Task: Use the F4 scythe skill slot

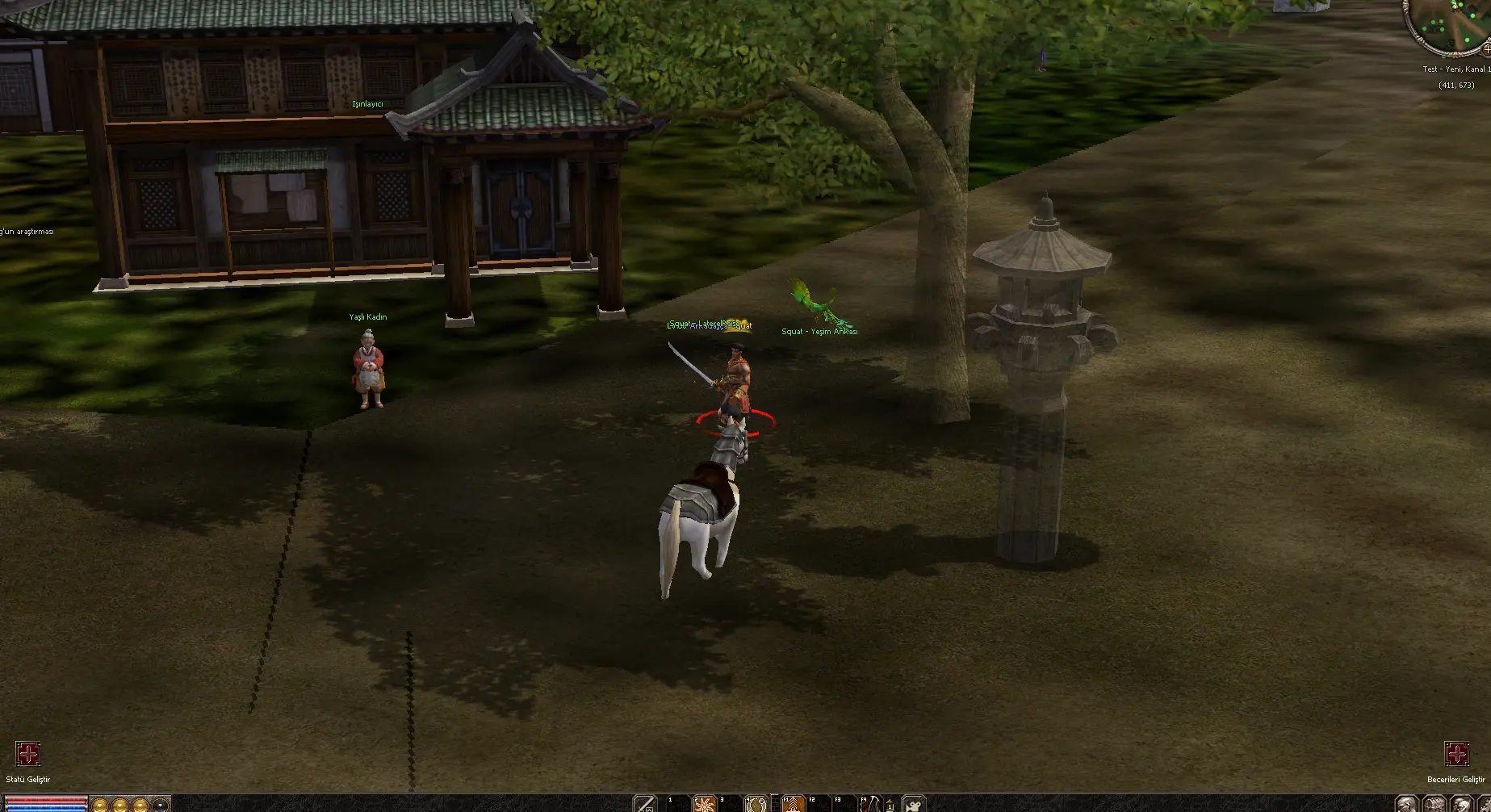Action: coord(870,804)
